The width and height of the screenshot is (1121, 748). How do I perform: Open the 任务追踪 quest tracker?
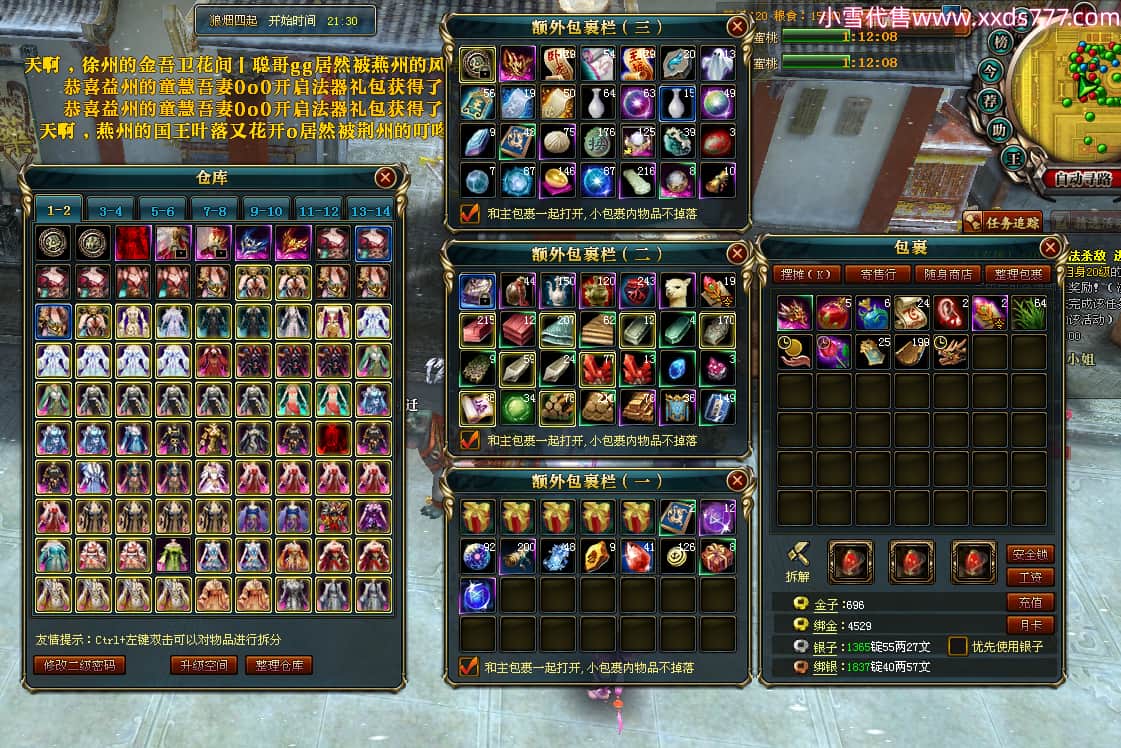coord(1003,222)
